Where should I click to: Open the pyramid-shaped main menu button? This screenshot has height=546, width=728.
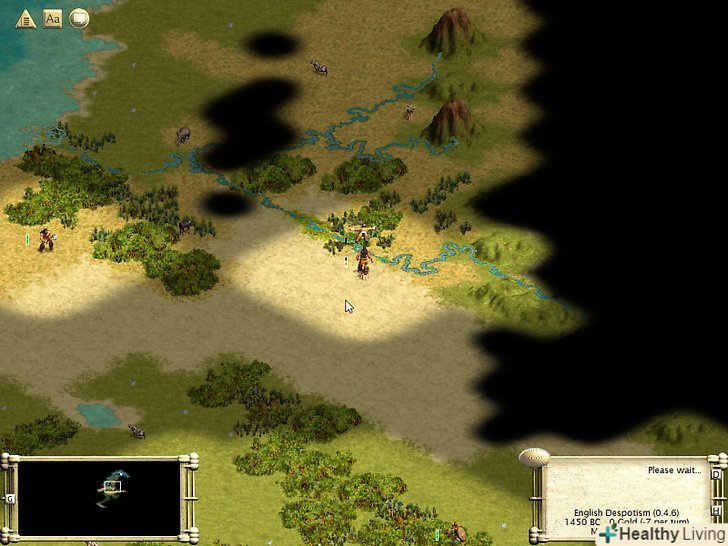click(26, 18)
